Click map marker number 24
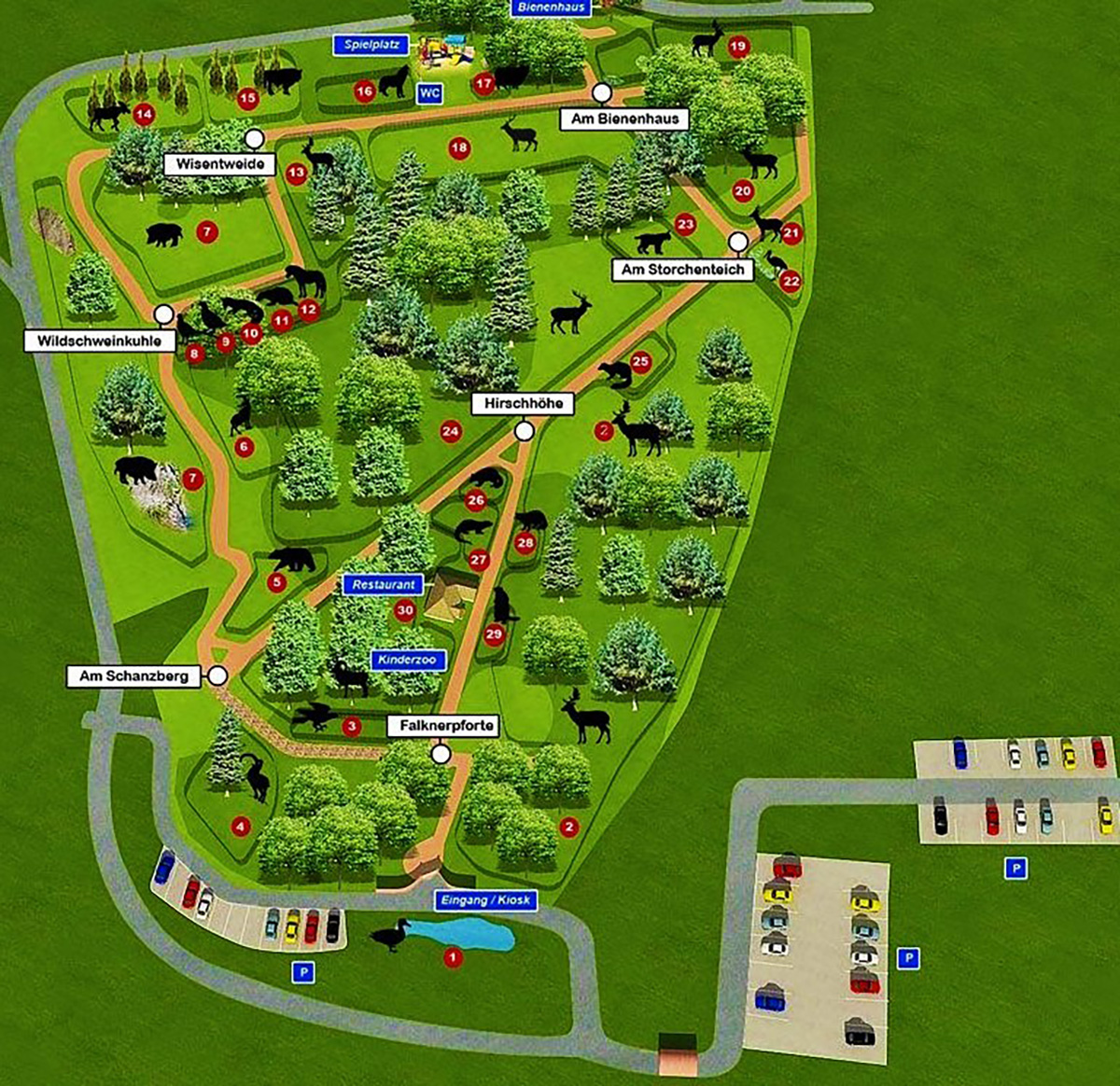1120x1086 pixels. (x=451, y=431)
